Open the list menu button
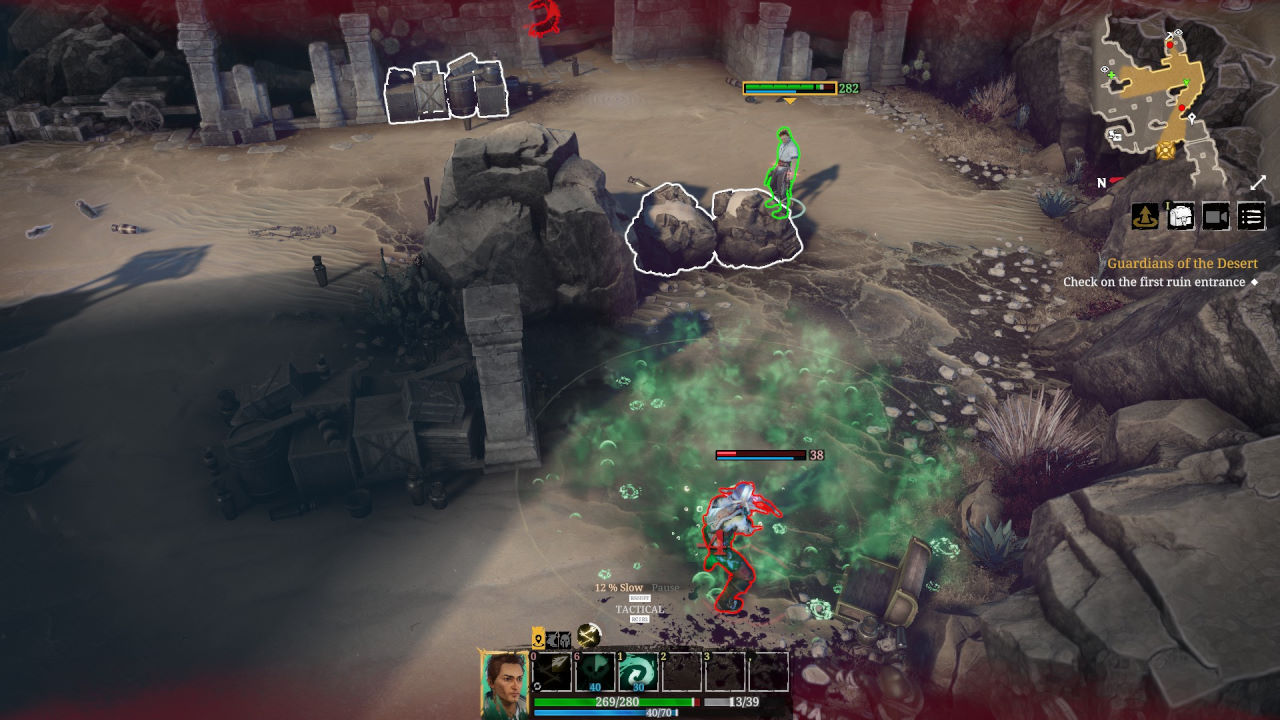The width and height of the screenshot is (1280, 720). [1251, 216]
